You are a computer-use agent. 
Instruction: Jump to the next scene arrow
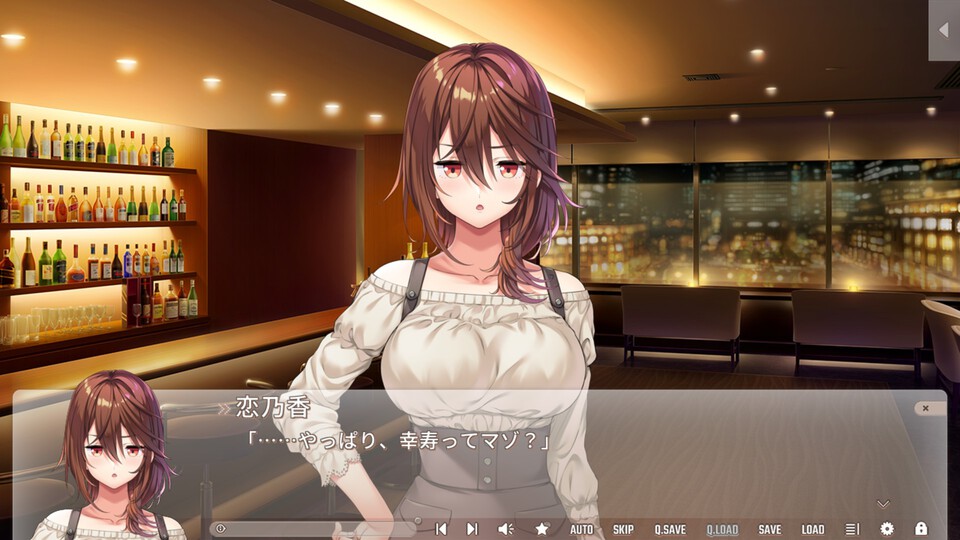(x=472, y=529)
